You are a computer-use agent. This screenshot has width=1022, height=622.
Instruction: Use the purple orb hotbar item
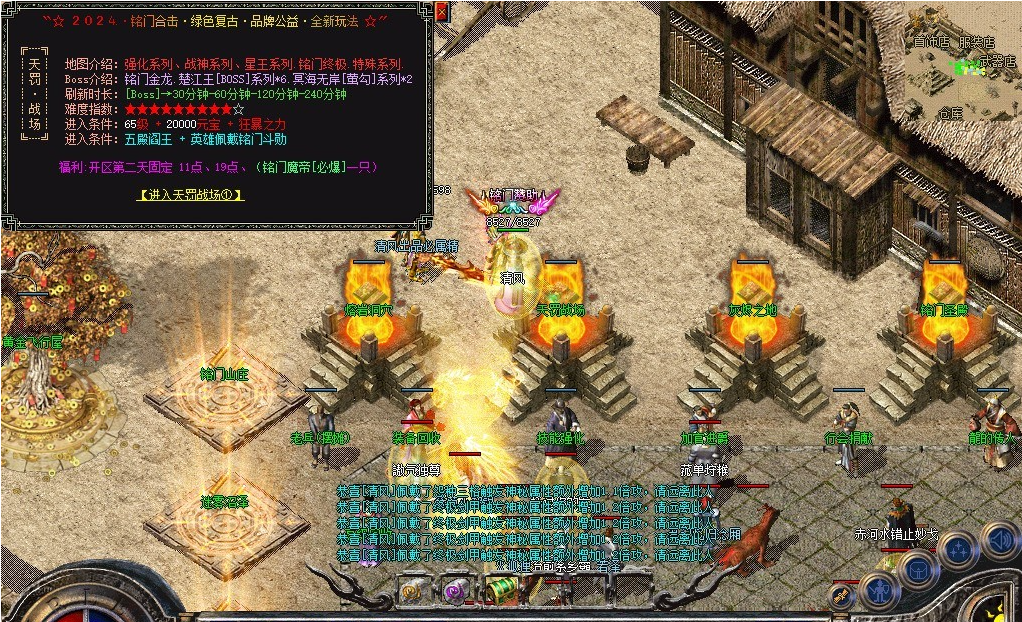tap(455, 591)
